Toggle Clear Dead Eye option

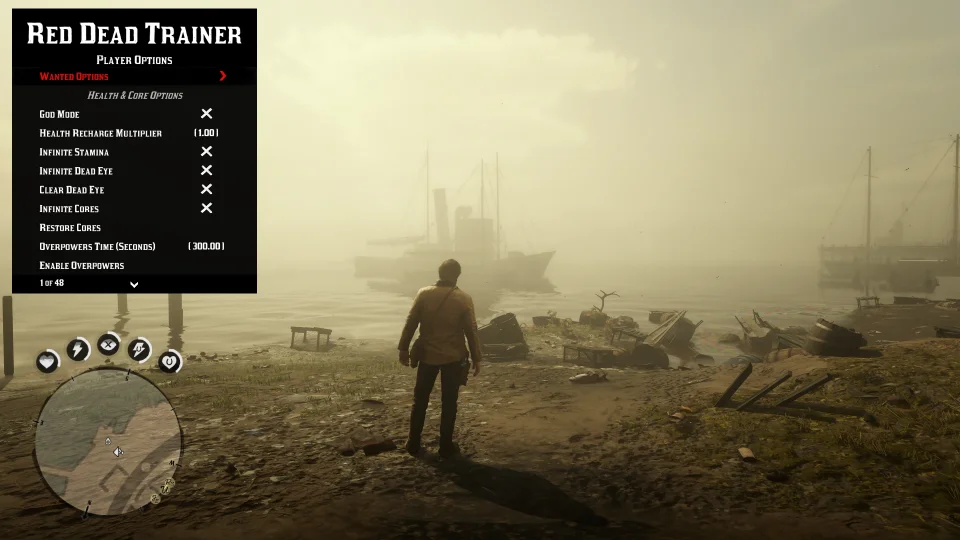pyautogui.click(x=206, y=190)
